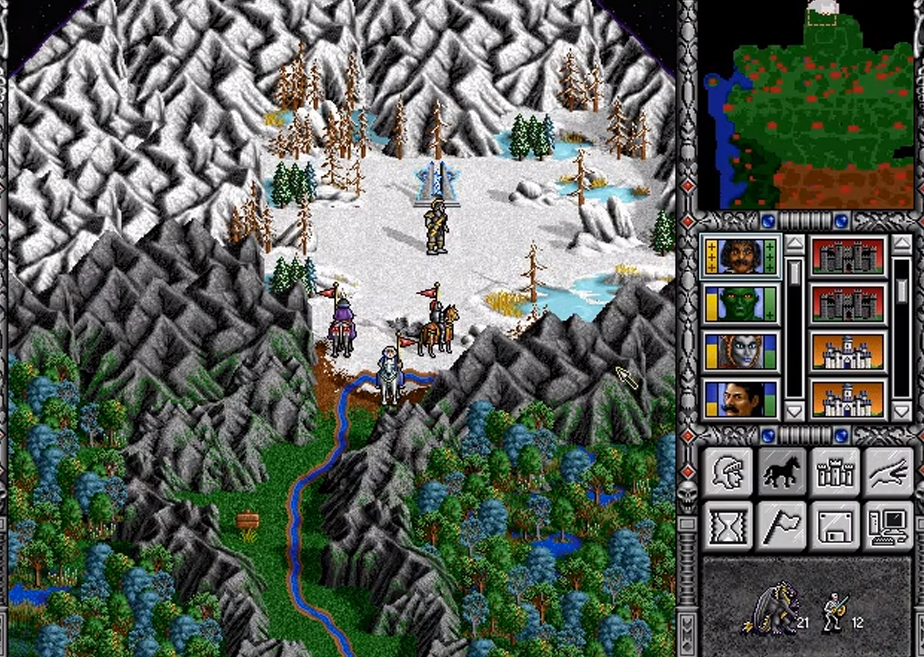Viewport: 924px width, 657px height.
Task: Select the green-skinned hero portrait
Action: point(740,304)
